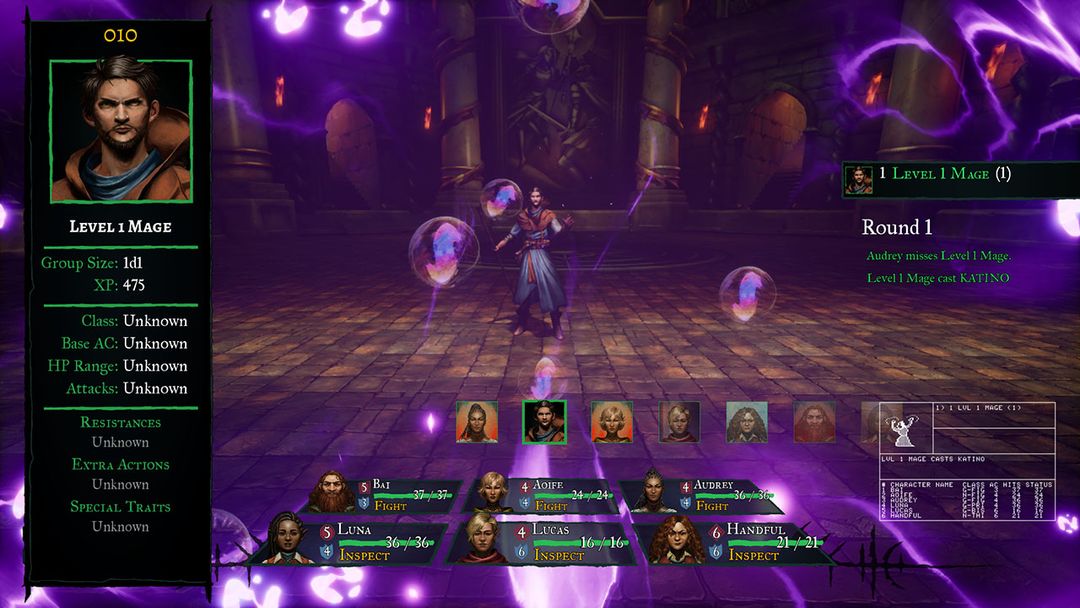Click the Level 1 Mage bestiary portrait

[121, 131]
